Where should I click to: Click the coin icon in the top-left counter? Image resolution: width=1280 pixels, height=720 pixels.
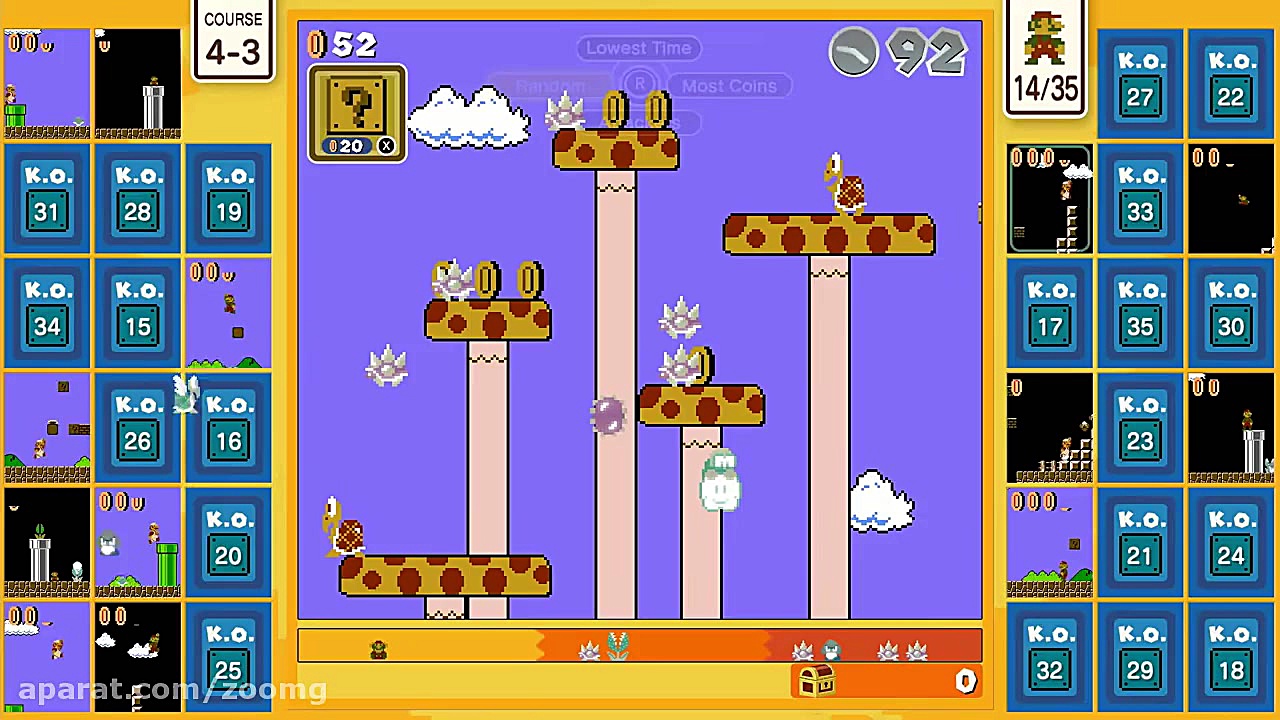pyautogui.click(x=317, y=45)
